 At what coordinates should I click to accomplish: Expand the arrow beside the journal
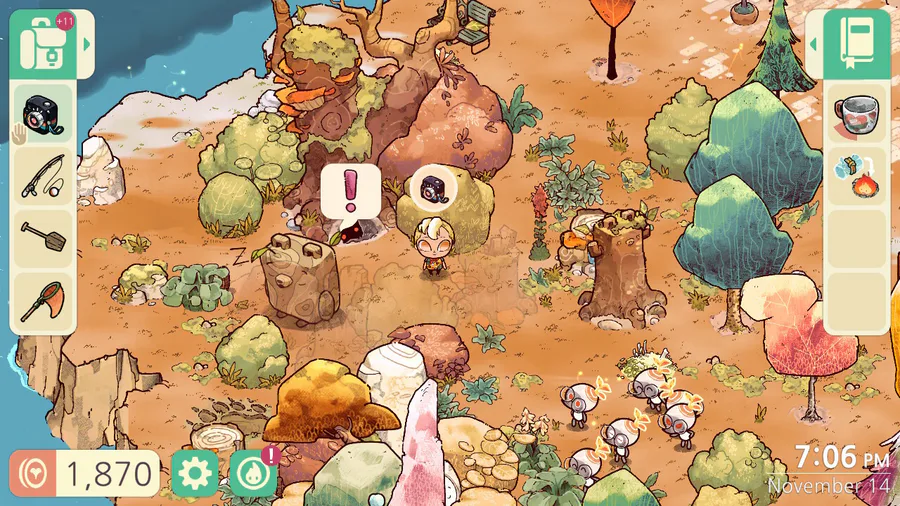click(x=814, y=44)
